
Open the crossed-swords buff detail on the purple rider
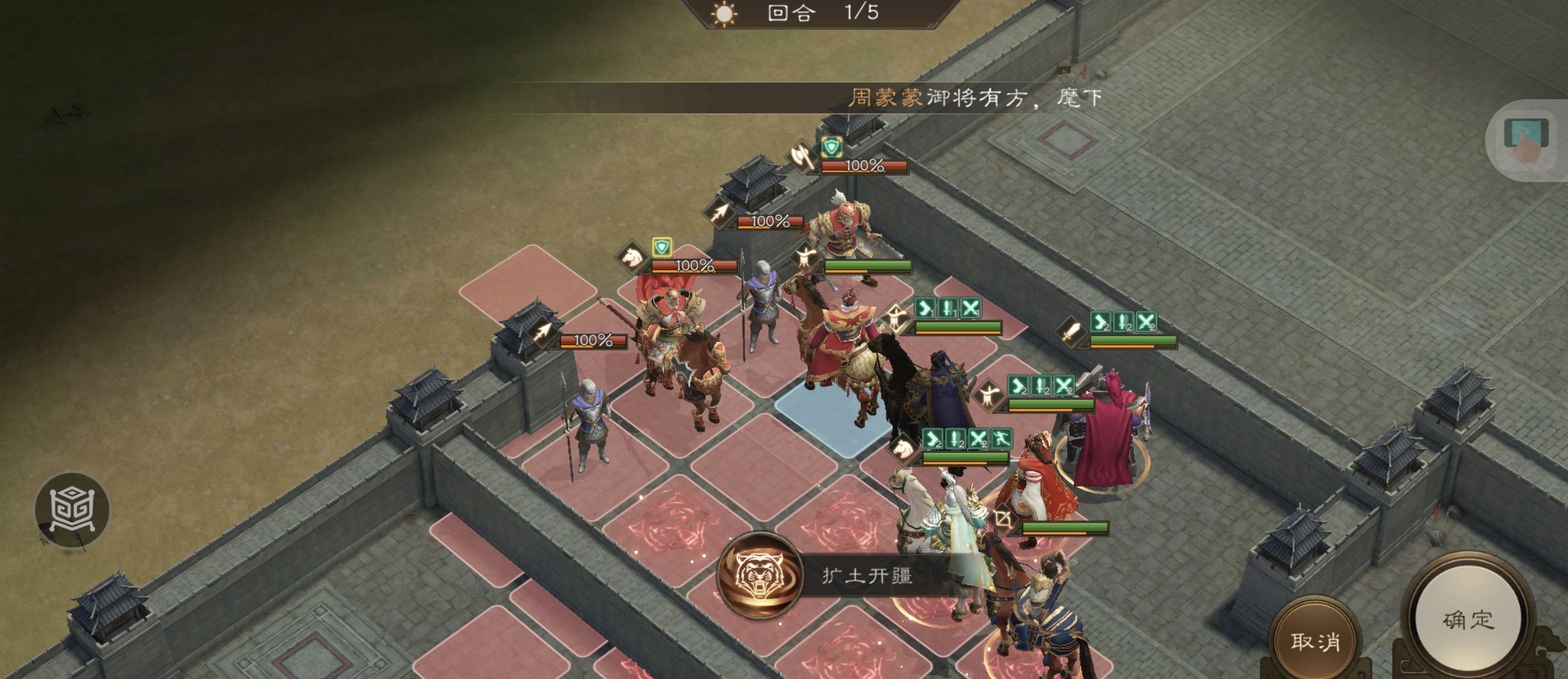[x=1062, y=386]
